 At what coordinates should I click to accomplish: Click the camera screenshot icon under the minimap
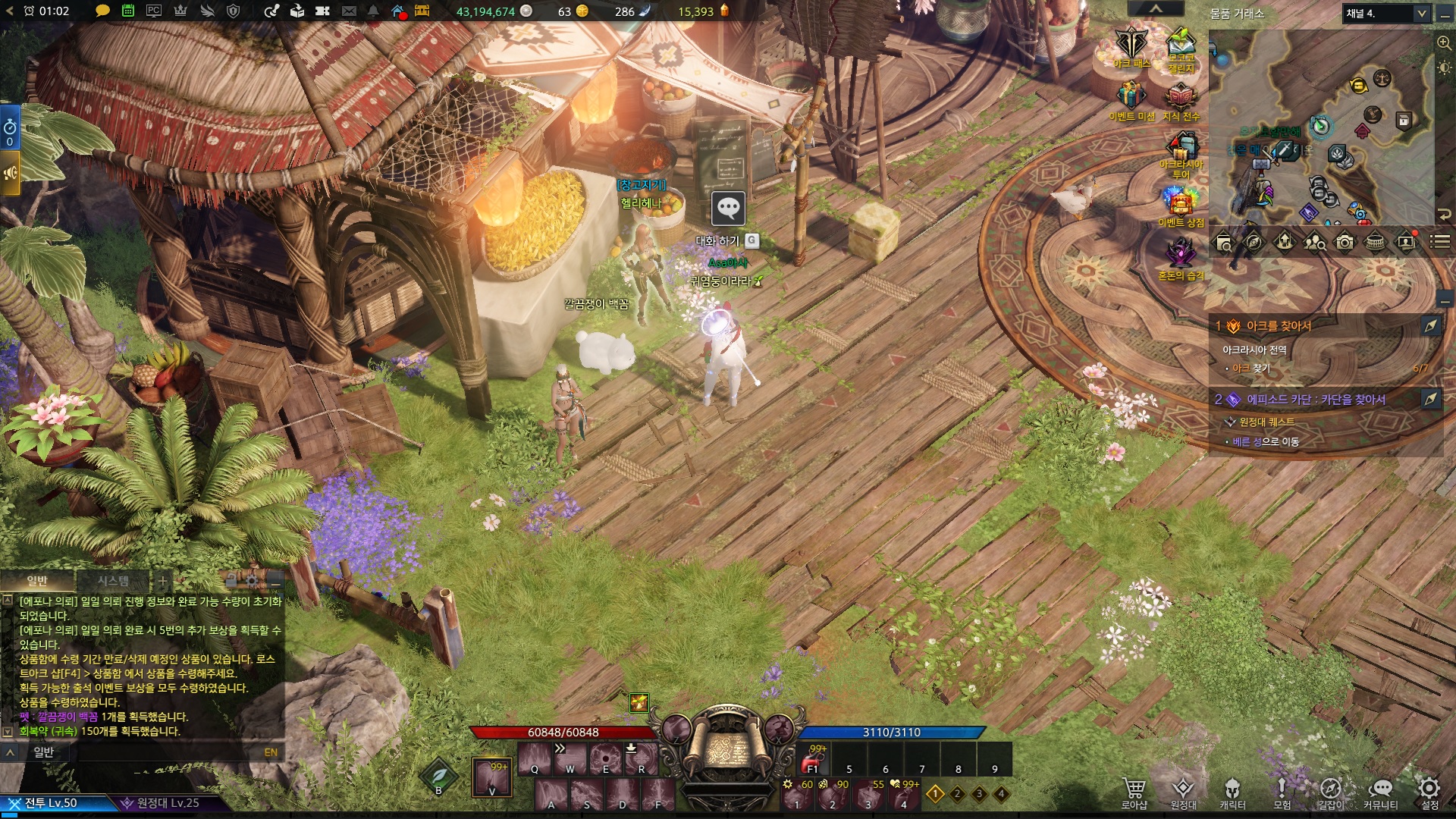[1345, 242]
